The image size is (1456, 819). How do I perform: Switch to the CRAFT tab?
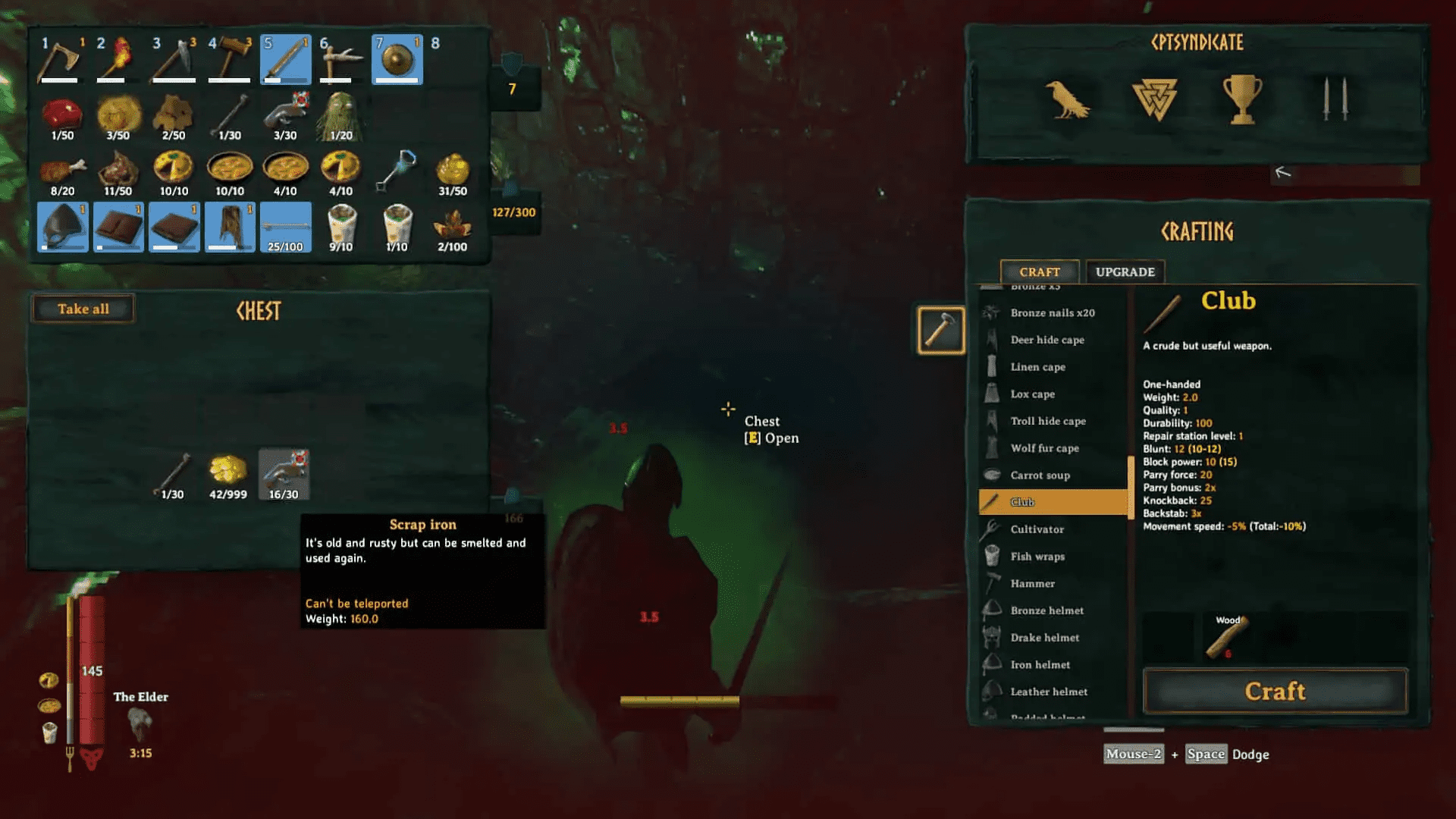(x=1040, y=271)
